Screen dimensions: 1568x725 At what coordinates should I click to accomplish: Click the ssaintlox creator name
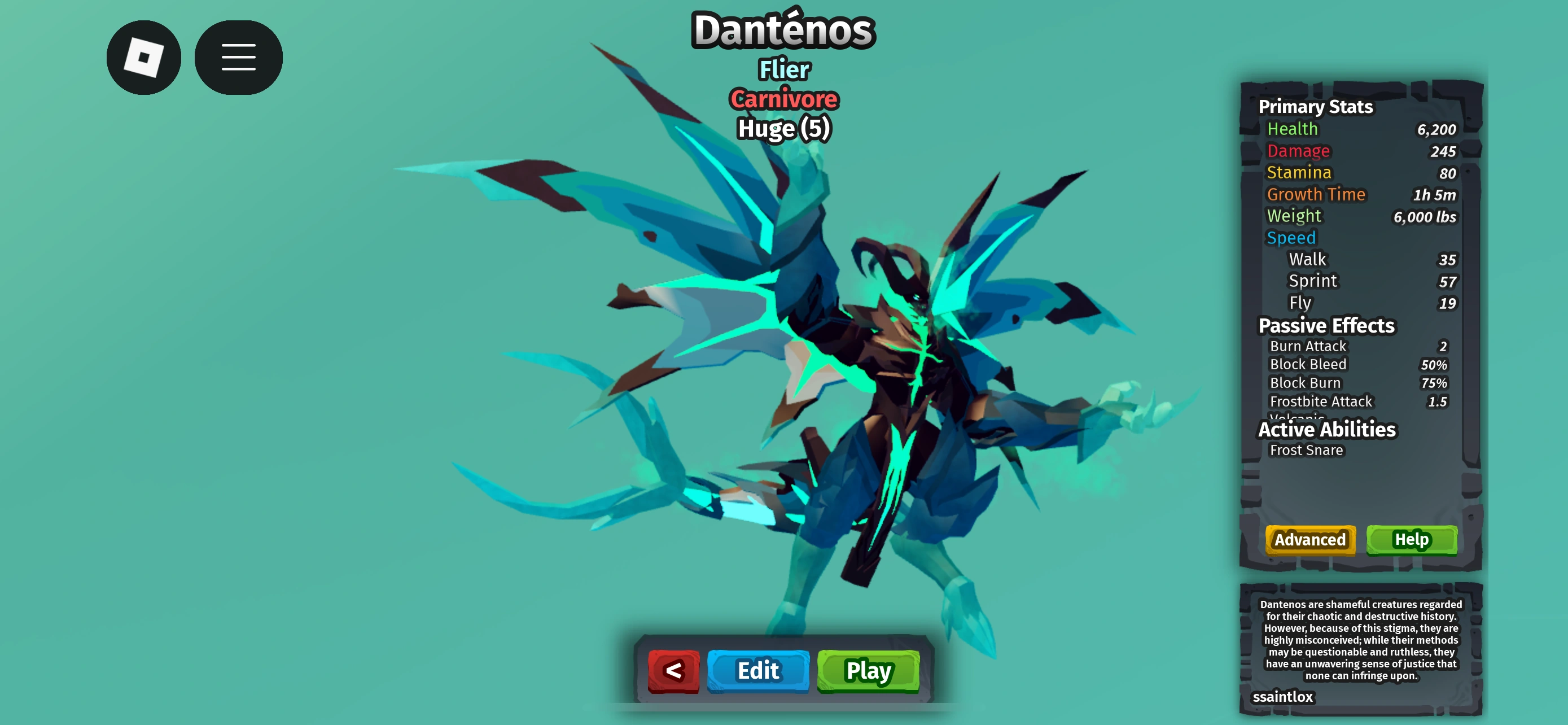1283,697
